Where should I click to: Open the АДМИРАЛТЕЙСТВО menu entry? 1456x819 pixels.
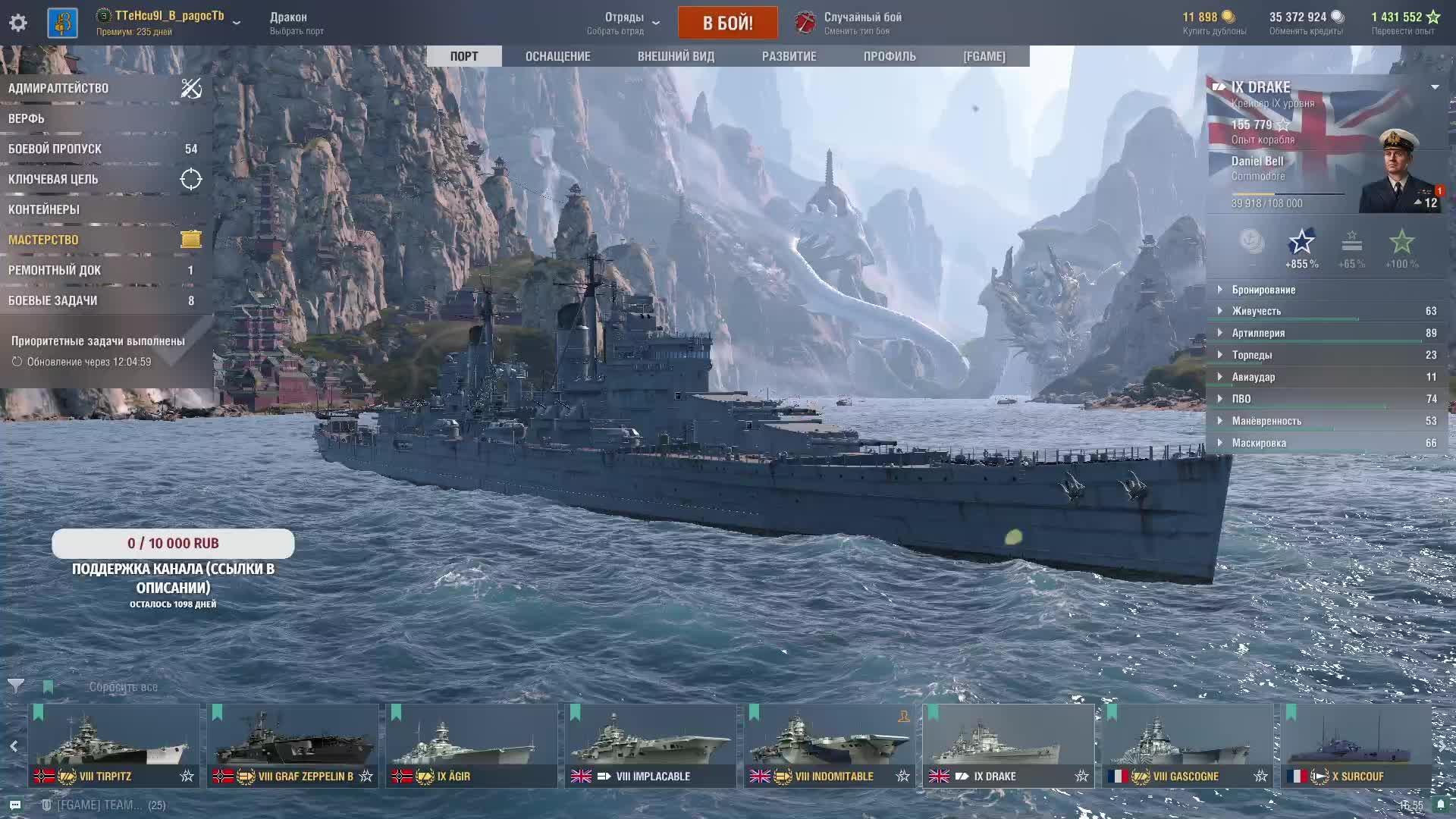[59, 88]
